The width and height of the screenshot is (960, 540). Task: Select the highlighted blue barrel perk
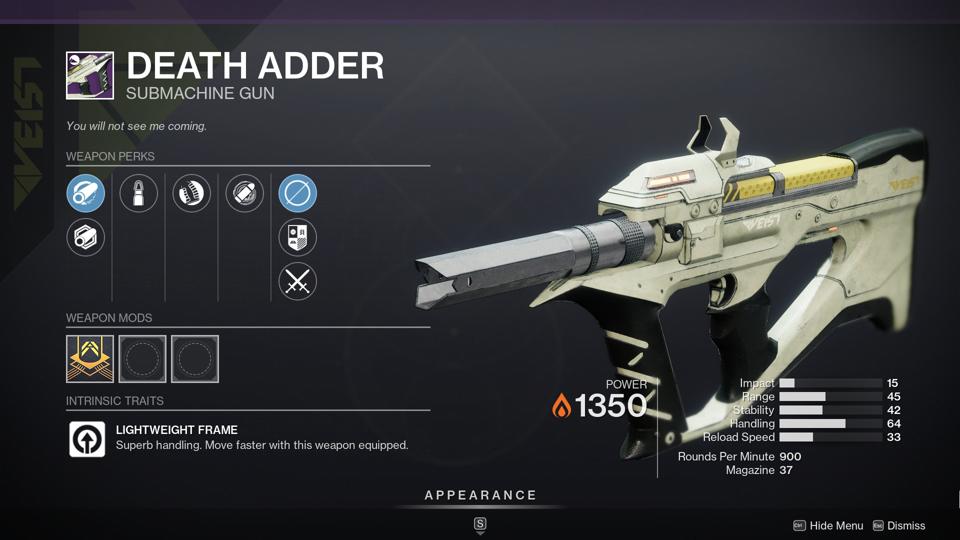coord(86,193)
